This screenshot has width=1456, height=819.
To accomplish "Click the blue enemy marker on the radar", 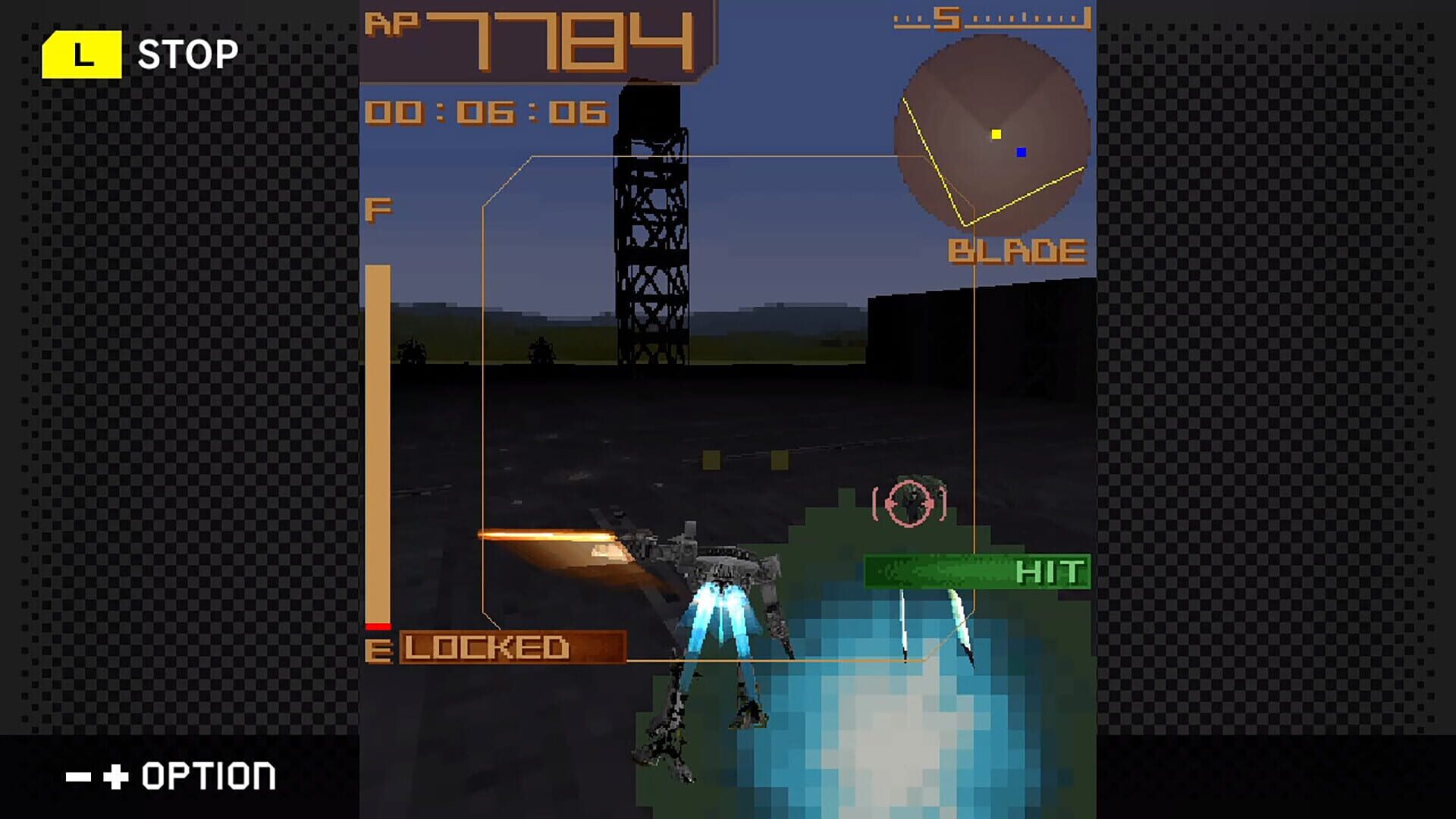I will tap(1022, 153).
